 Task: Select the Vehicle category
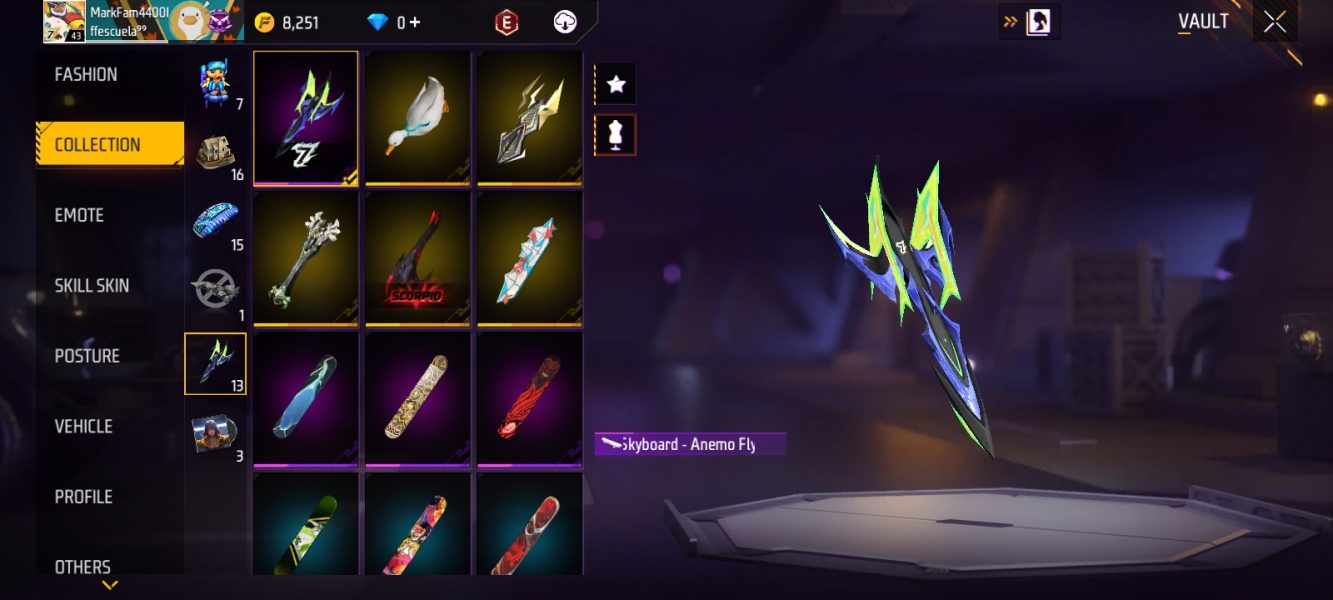click(84, 427)
